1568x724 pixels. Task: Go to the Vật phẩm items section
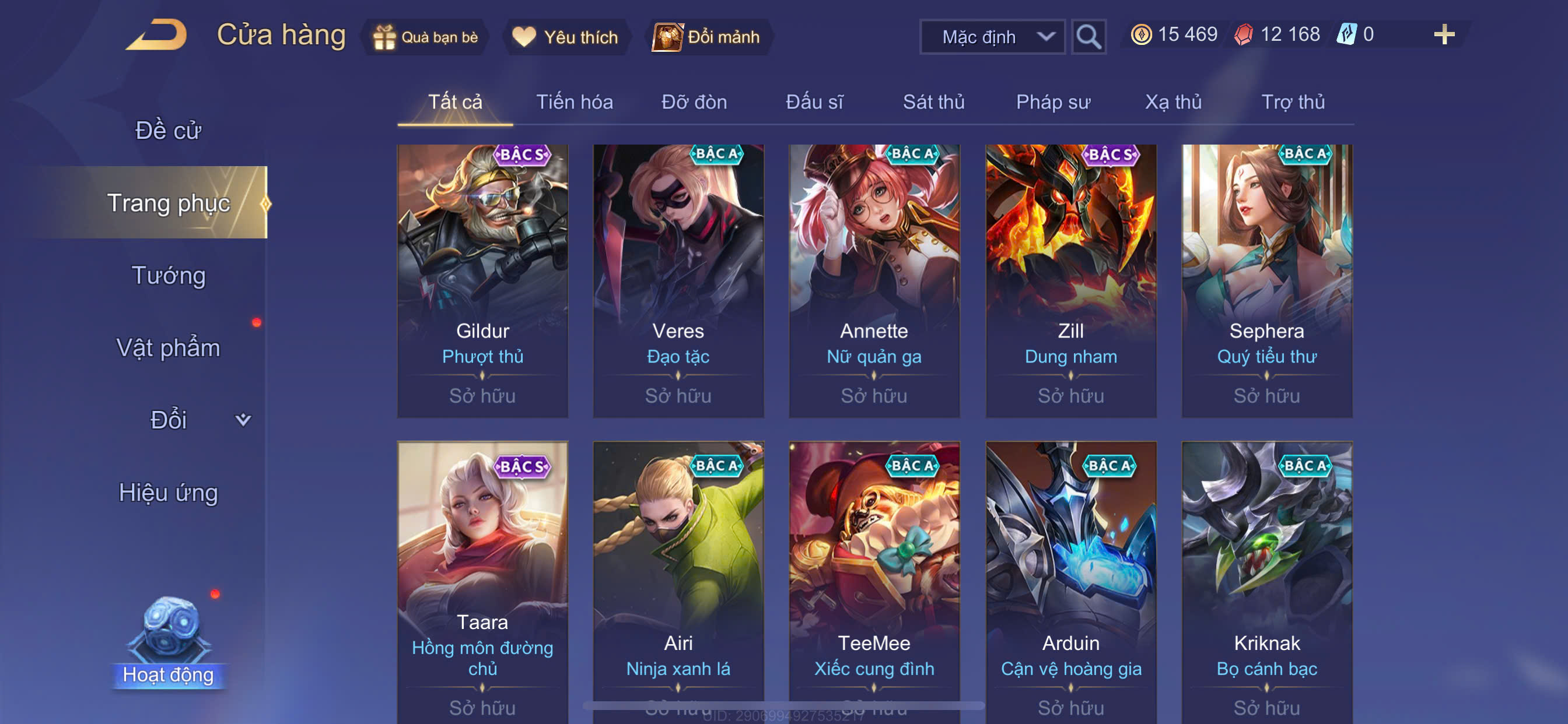168,347
